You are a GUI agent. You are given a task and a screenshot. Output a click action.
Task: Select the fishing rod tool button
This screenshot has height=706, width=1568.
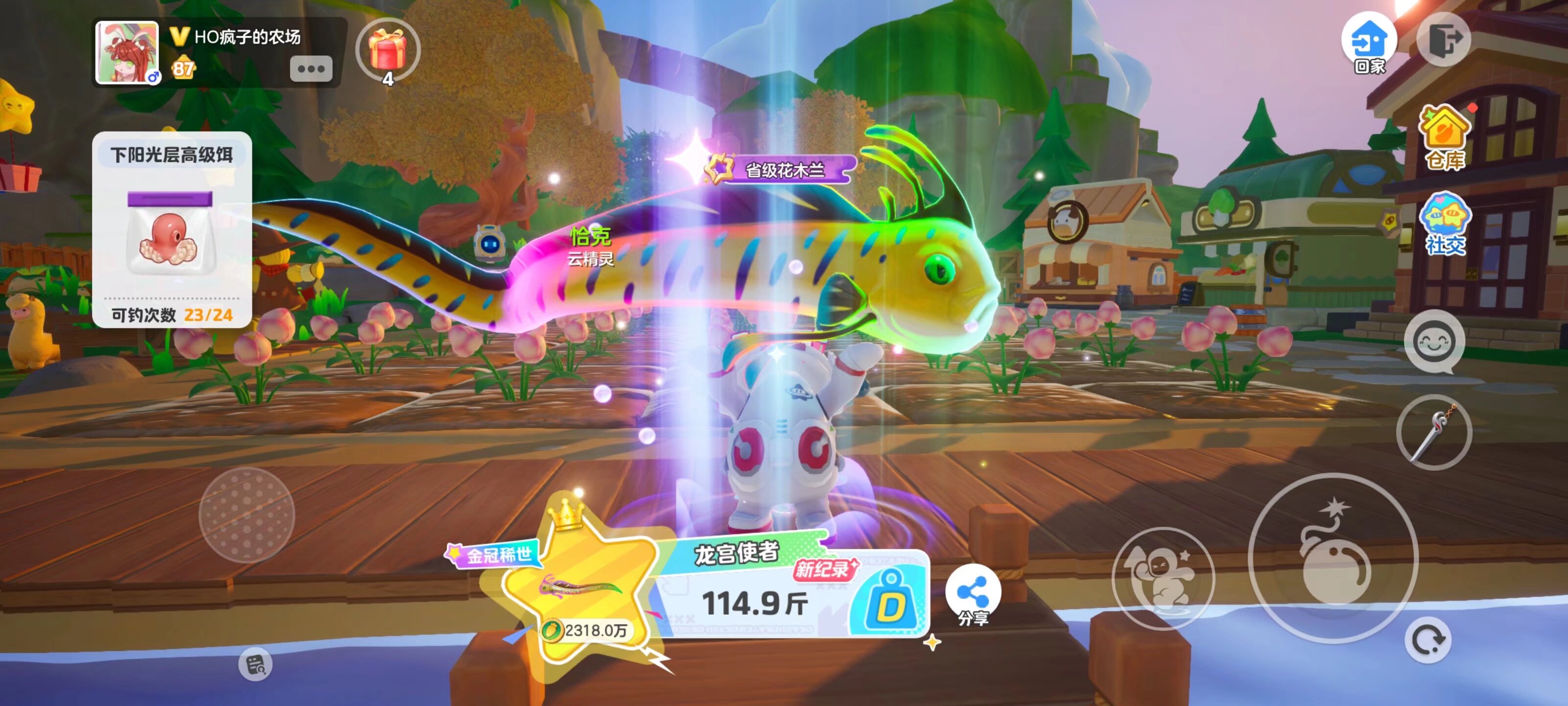point(1433,433)
